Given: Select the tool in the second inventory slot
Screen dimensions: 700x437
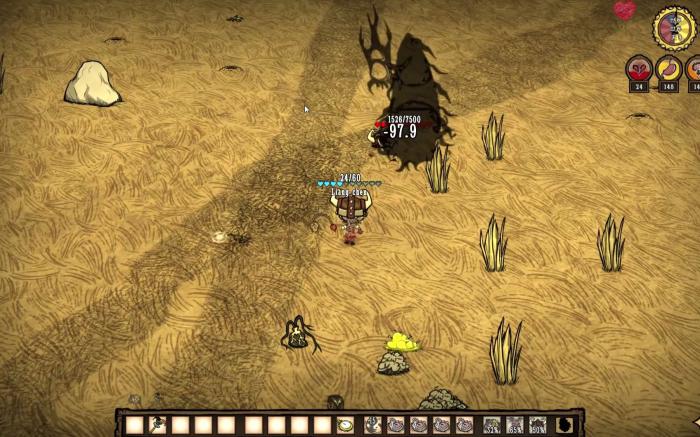Looking at the screenshot, I should (x=158, y=425).
